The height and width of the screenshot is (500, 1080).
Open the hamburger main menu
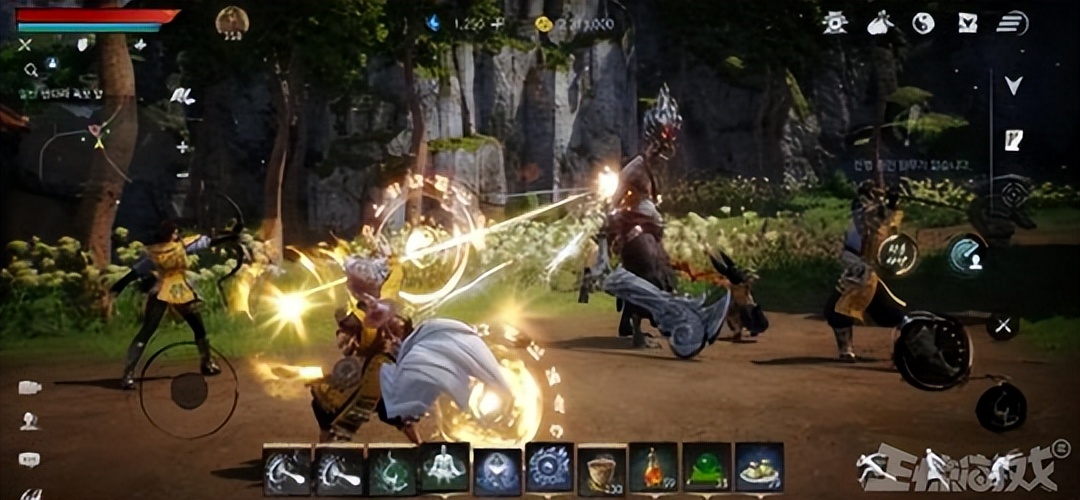coord(1012,22)
